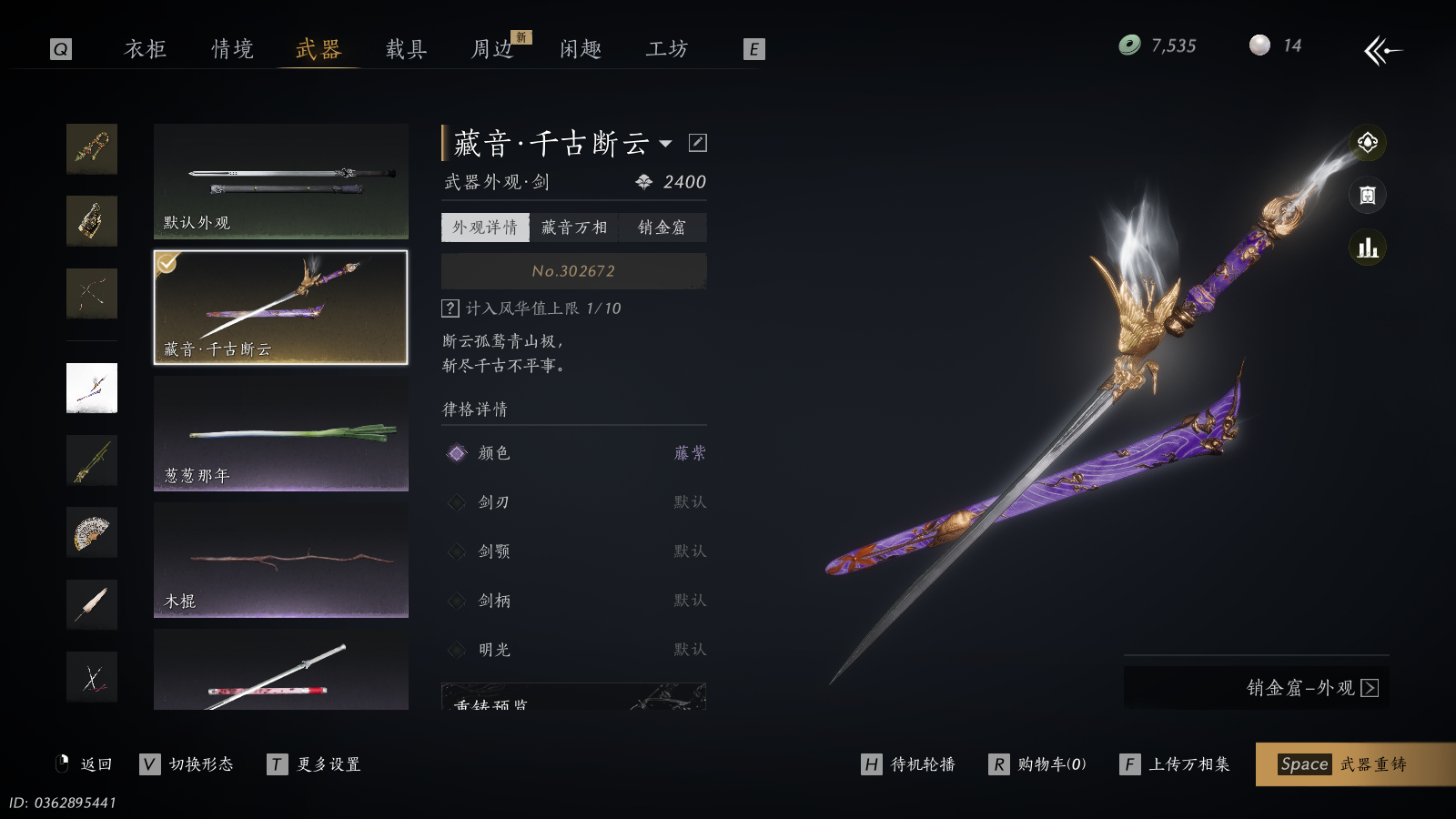The height and width of the screenshot is (819, 1456).
Task: Select the 默认外观 default sword skin
Action: [x=280, y=181]
